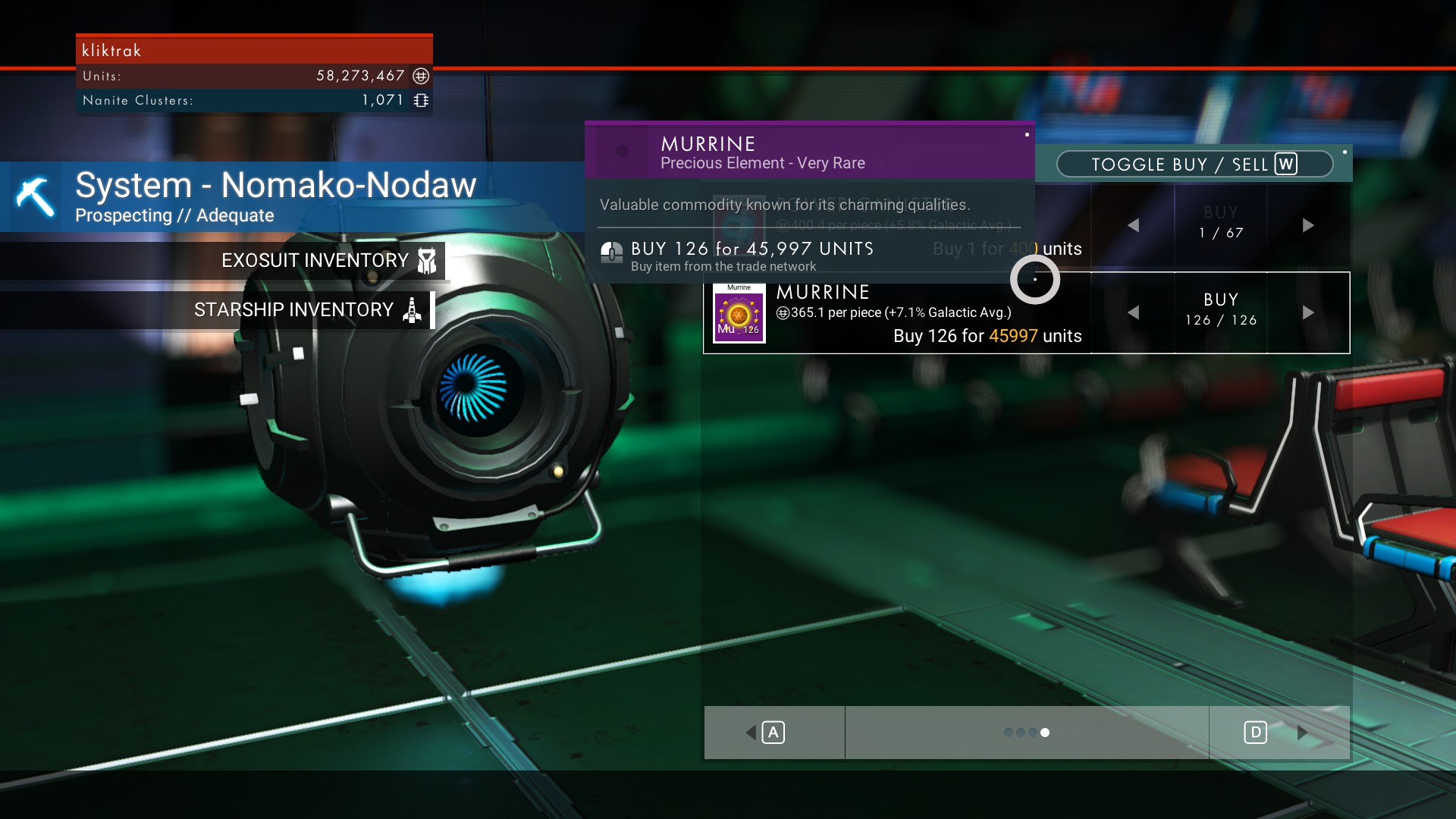Select the Murrine item thumbnail
Screen dimensions: 1456x819
pyautogui.click(x=739, y=314)
